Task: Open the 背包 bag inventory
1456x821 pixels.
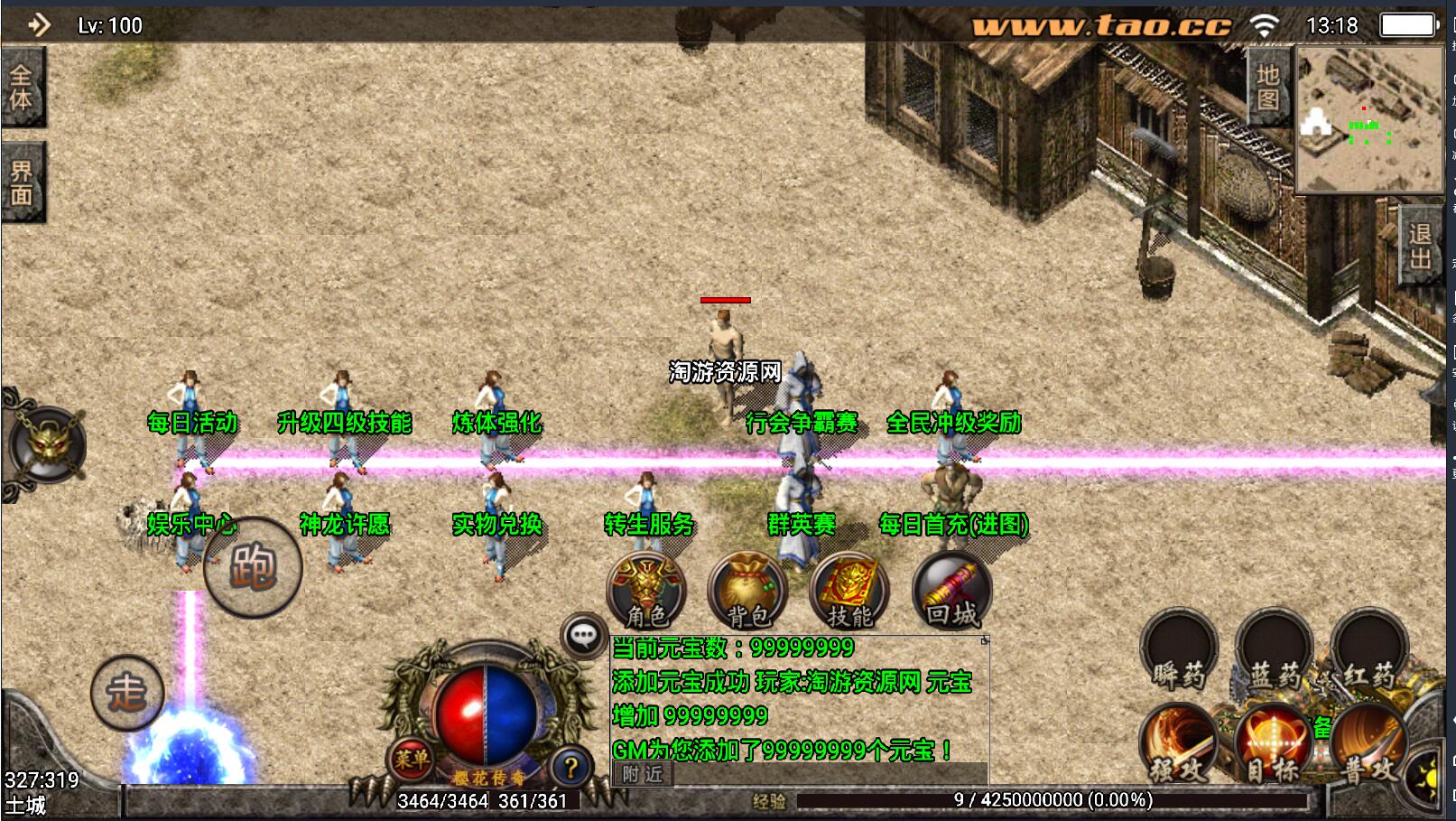Action: pos(747,592)
